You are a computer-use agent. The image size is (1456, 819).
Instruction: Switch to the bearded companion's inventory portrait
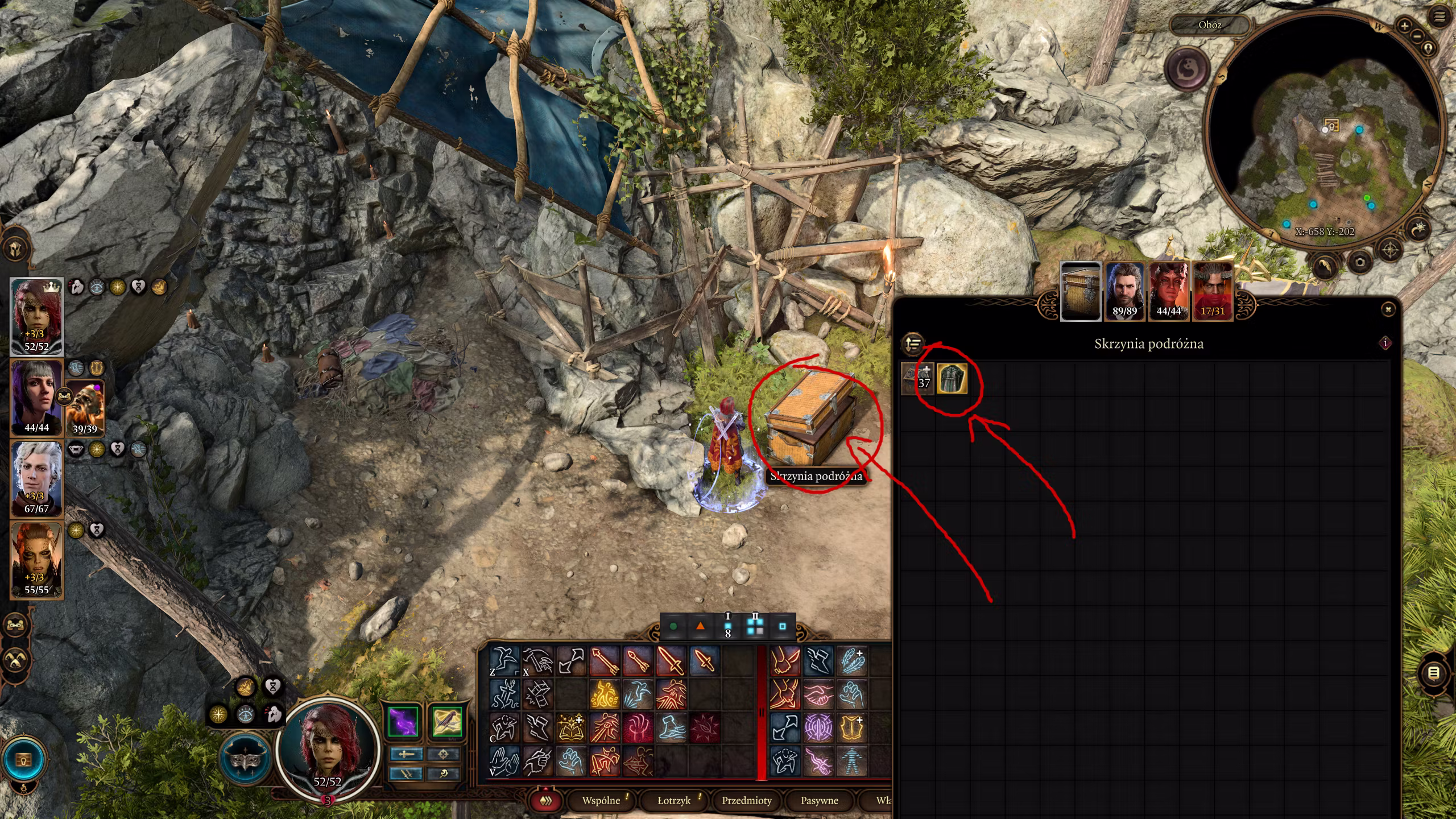point(1124,291)
